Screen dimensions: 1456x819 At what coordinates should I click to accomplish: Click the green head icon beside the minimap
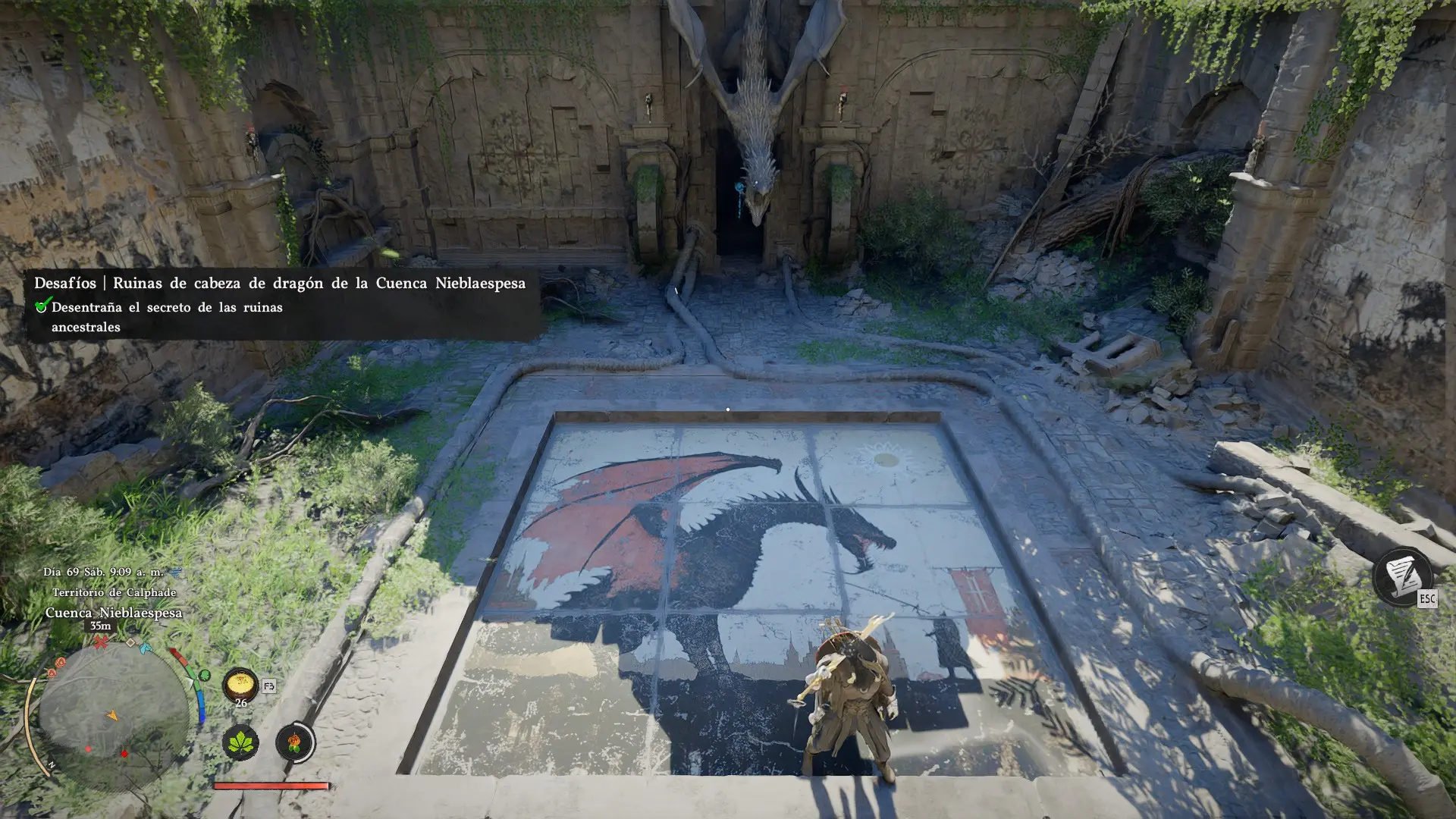[204, 675]
